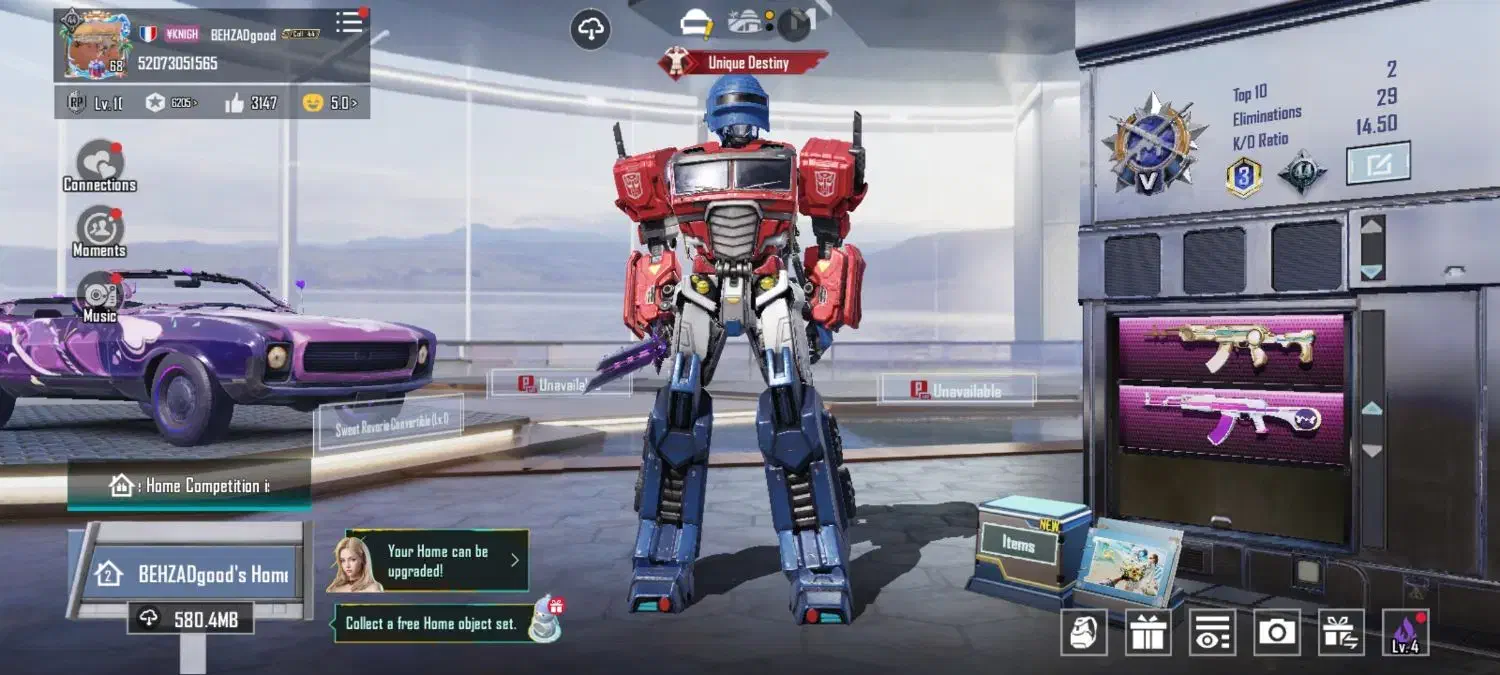
Task: Open the Connections panel
Action: [100, 166]
